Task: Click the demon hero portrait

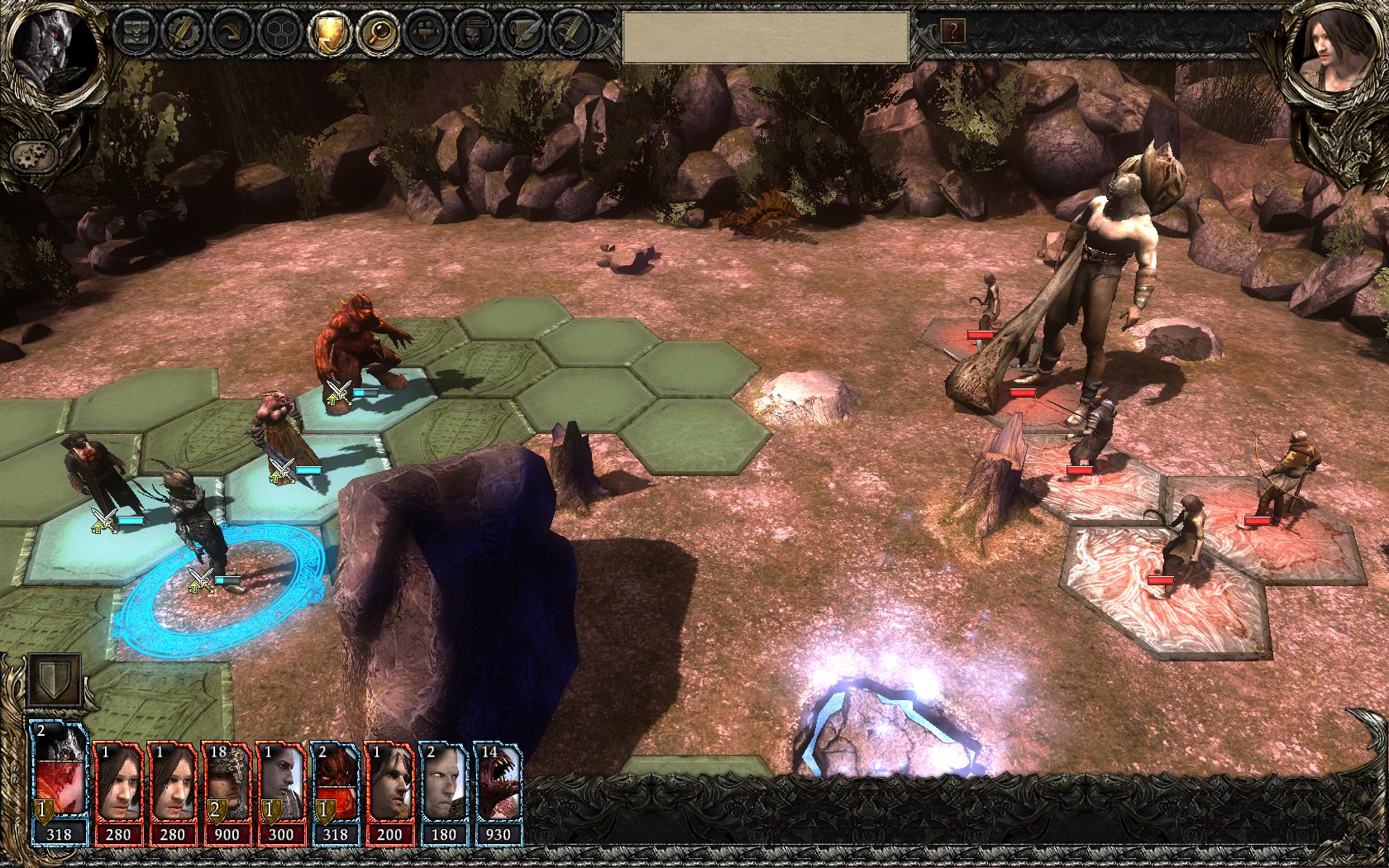Action: 54,41
